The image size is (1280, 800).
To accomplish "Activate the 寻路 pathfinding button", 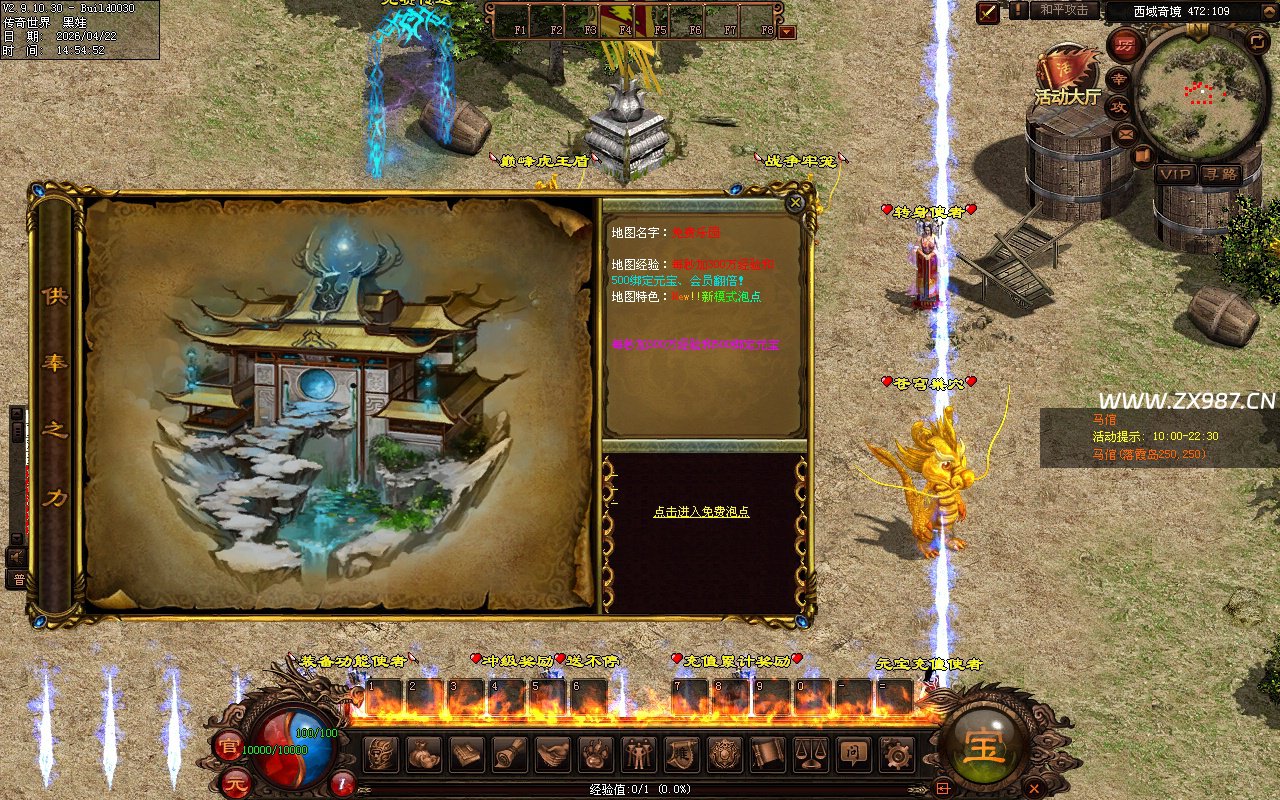I will [x=1219, y=174].
